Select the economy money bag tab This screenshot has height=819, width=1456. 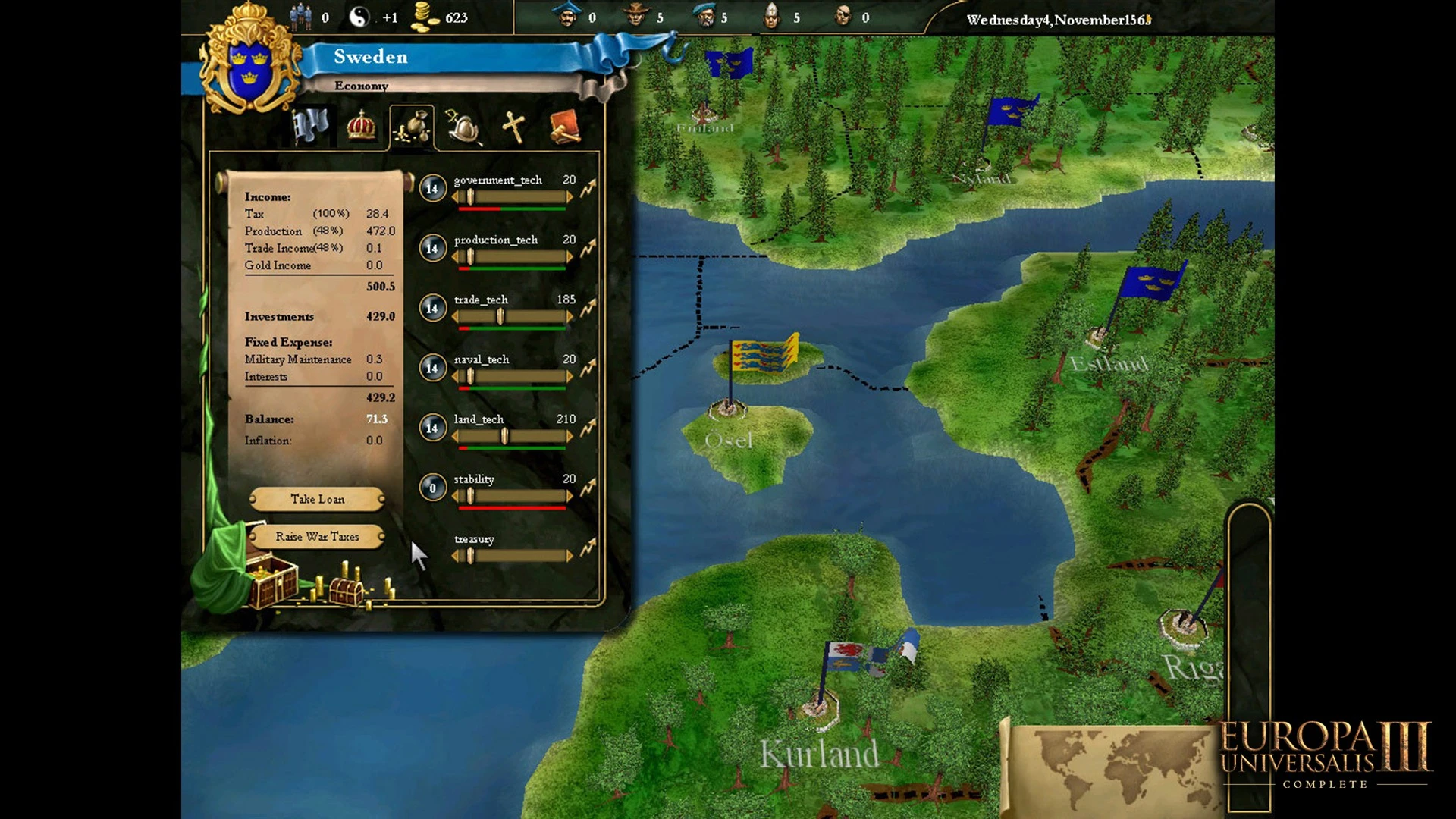point(412,127)
